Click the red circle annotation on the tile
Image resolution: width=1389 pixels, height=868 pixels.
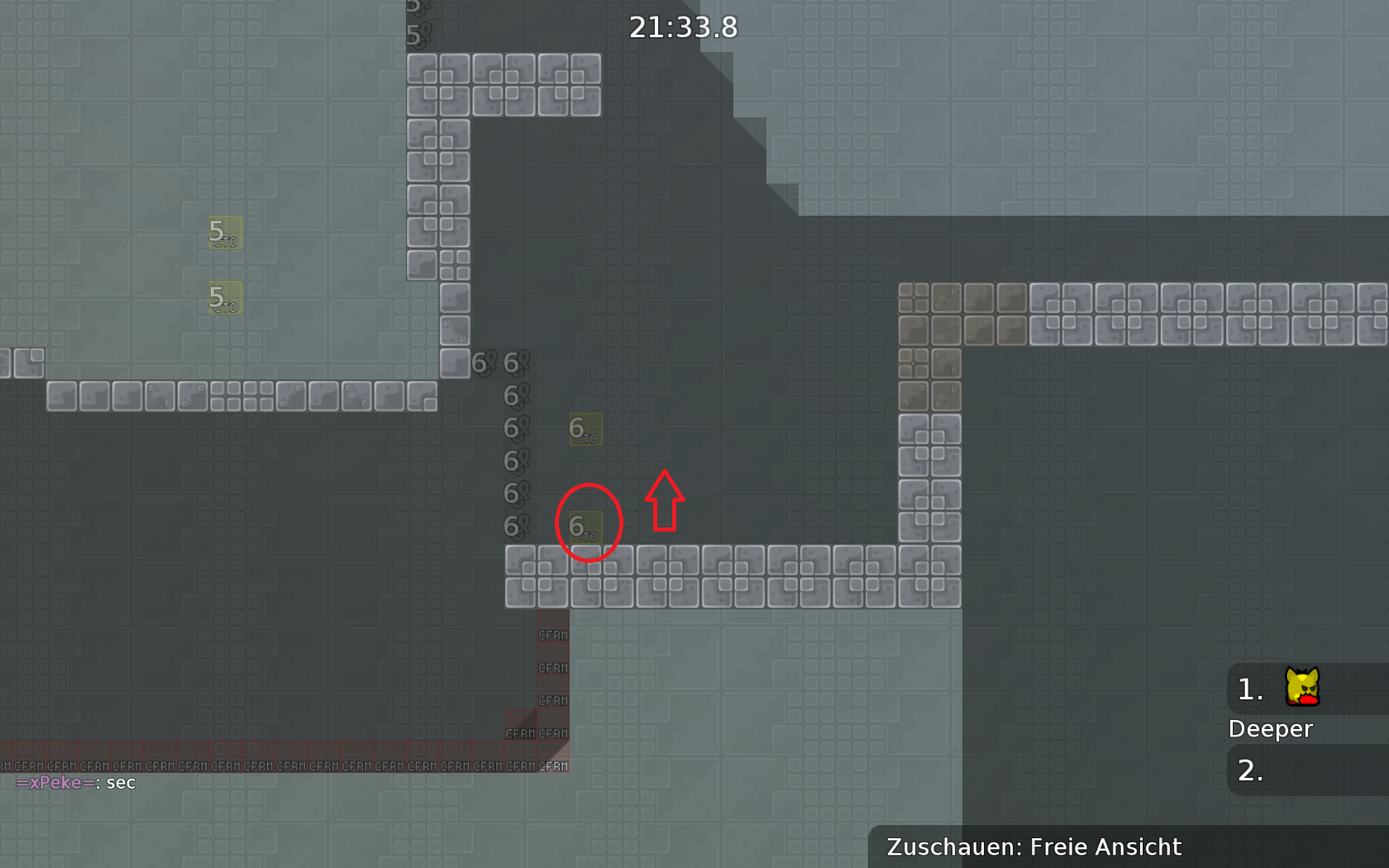589,524
